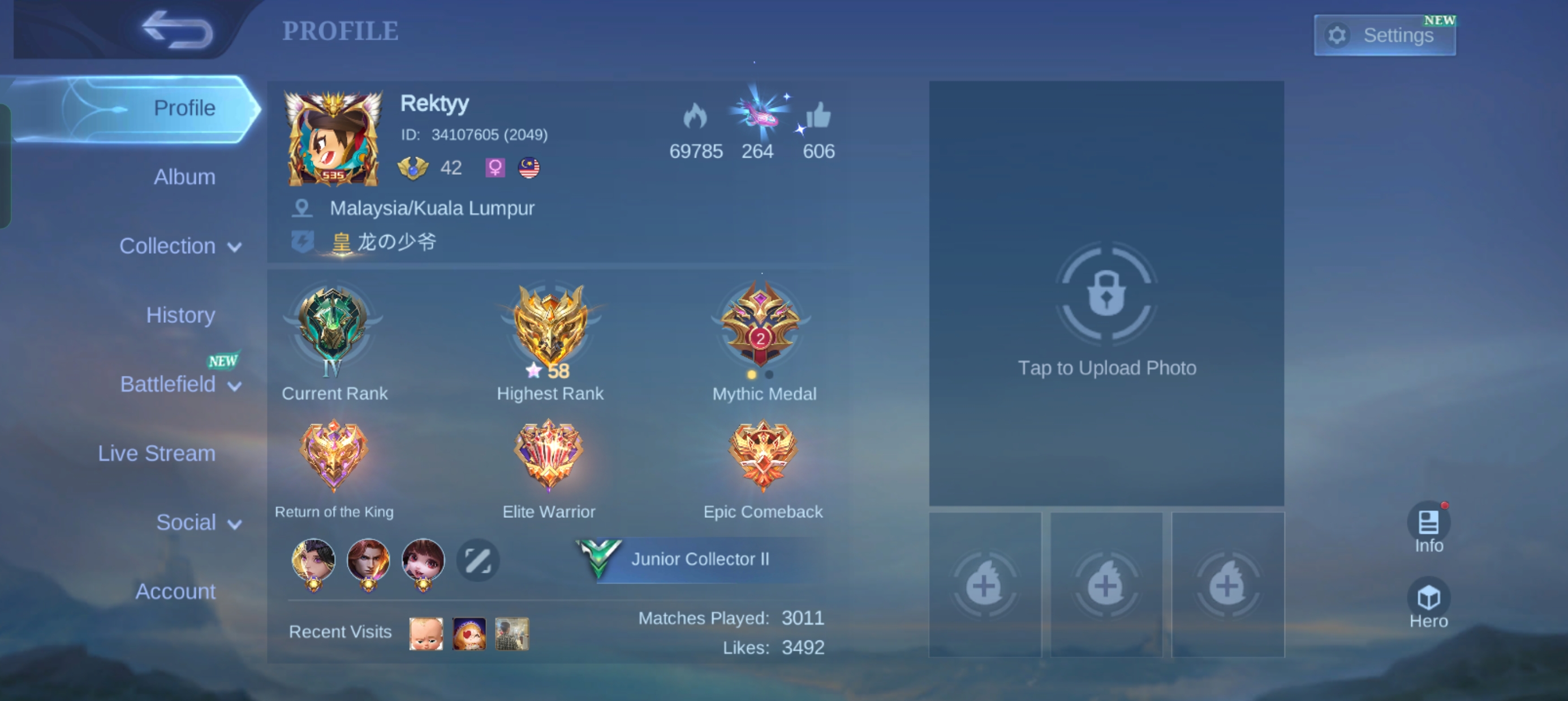Open the favorite heroes edit pencil icon

[478, 559]
